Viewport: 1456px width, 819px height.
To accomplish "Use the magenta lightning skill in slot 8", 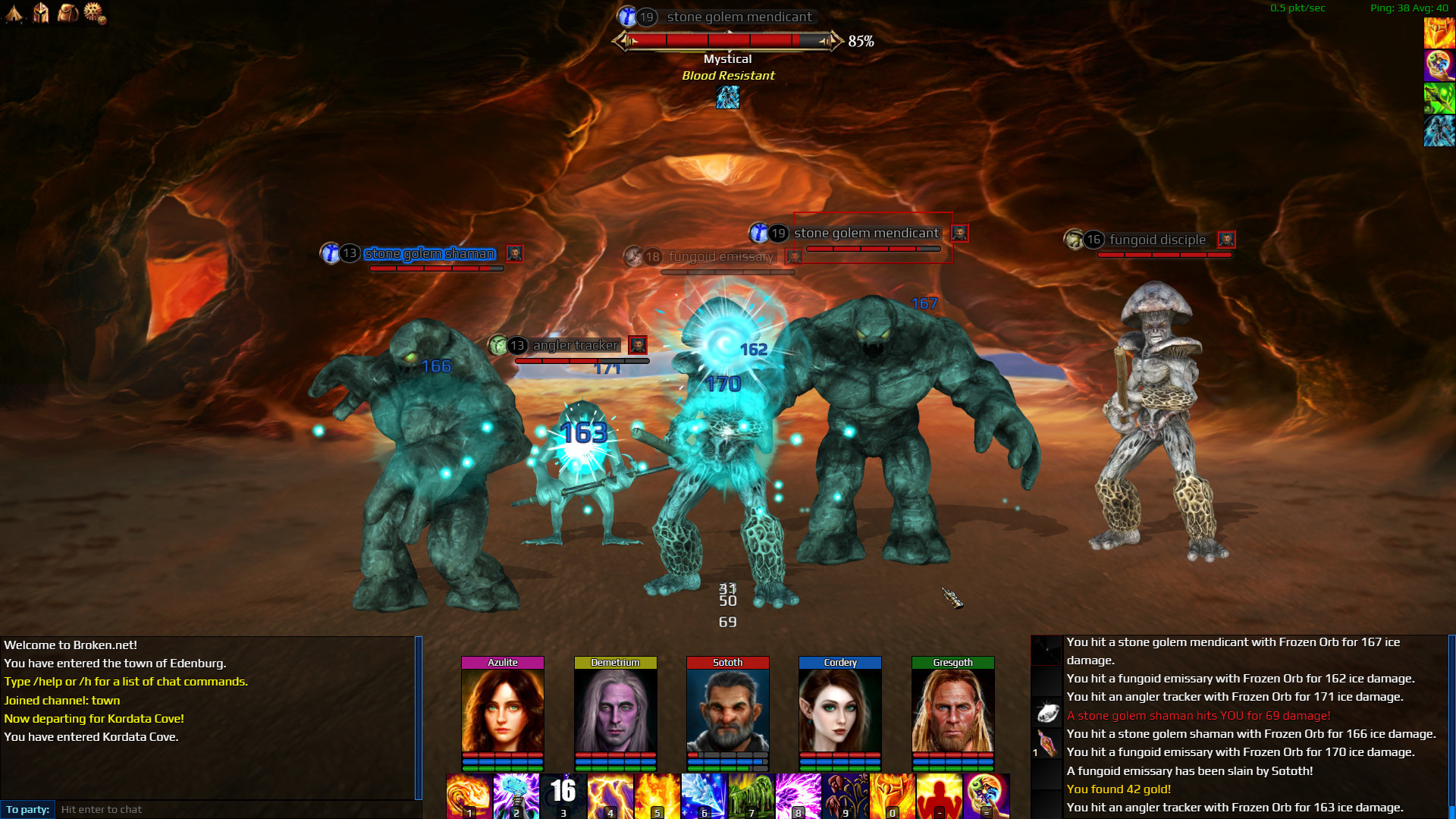I will click(798, 795).
